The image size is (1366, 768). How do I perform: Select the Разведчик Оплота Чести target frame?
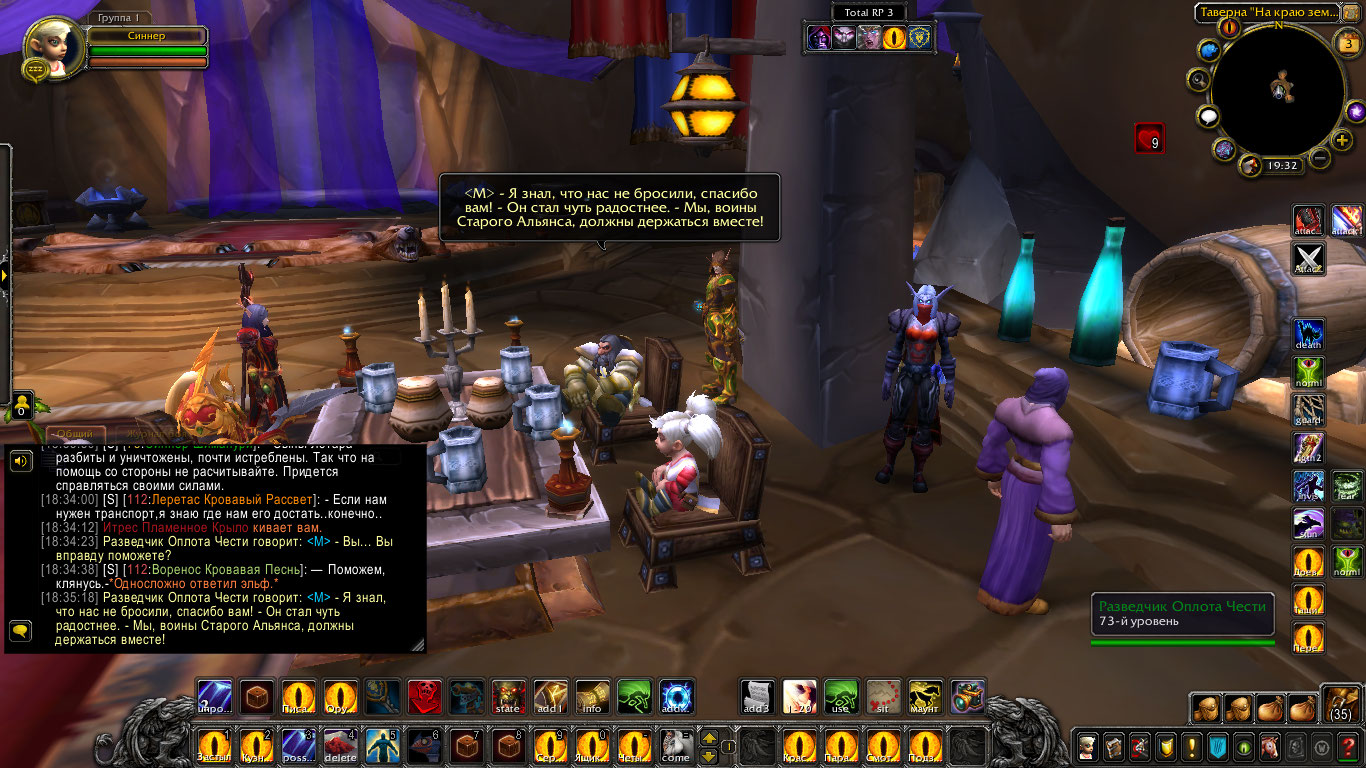(1182, 613)
